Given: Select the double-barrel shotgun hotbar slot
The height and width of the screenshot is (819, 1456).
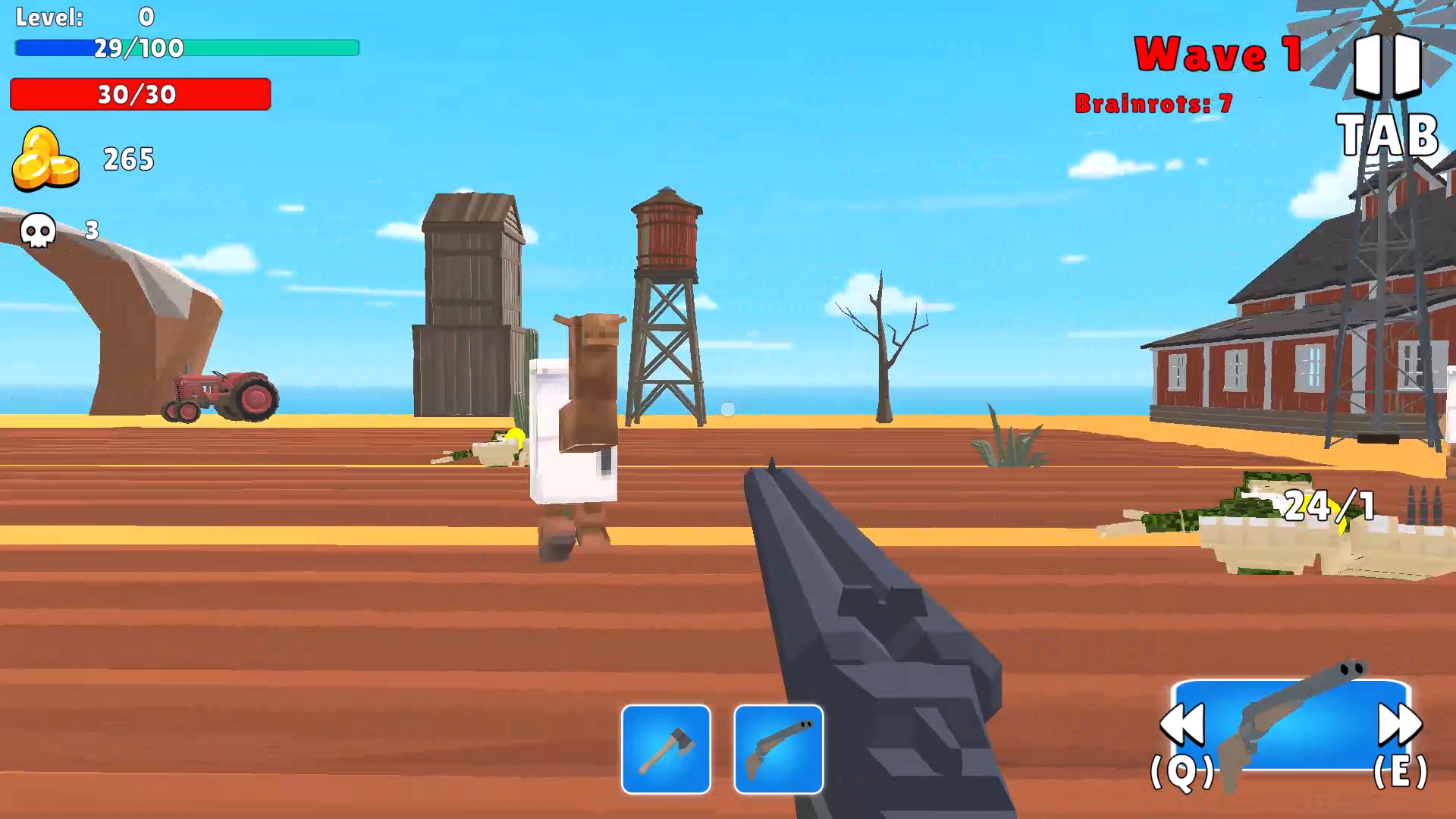Looking at the screenshot, I should click(777, 749).
